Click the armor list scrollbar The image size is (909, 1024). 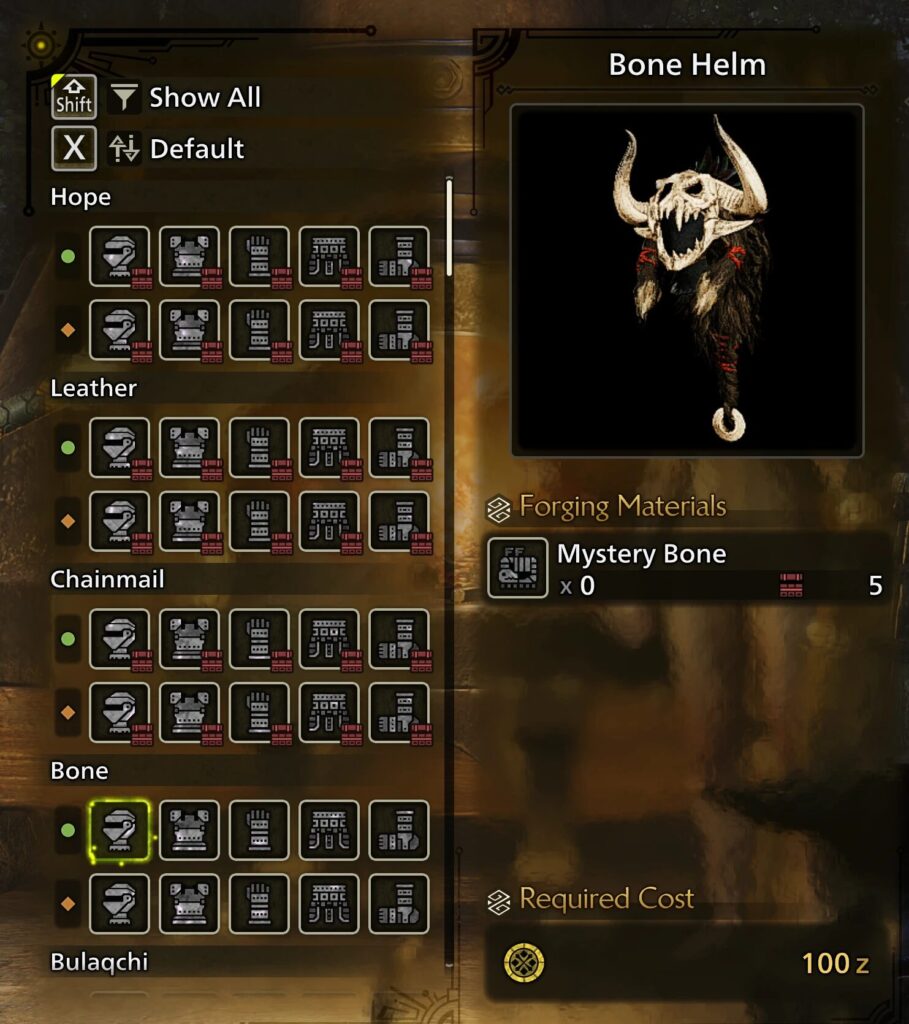pos(449,228)
